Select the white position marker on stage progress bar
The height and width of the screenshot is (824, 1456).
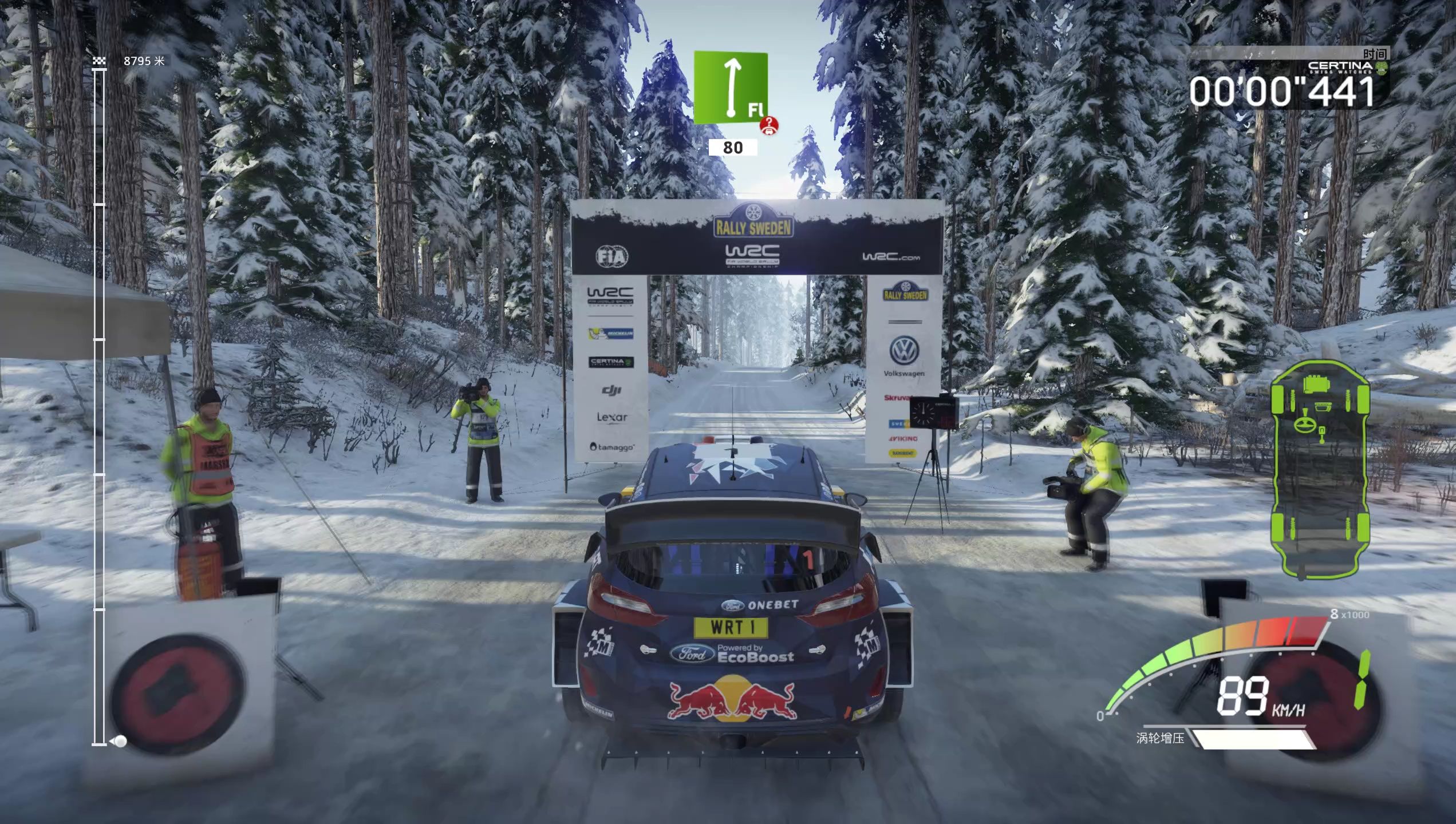click(121, 742)
